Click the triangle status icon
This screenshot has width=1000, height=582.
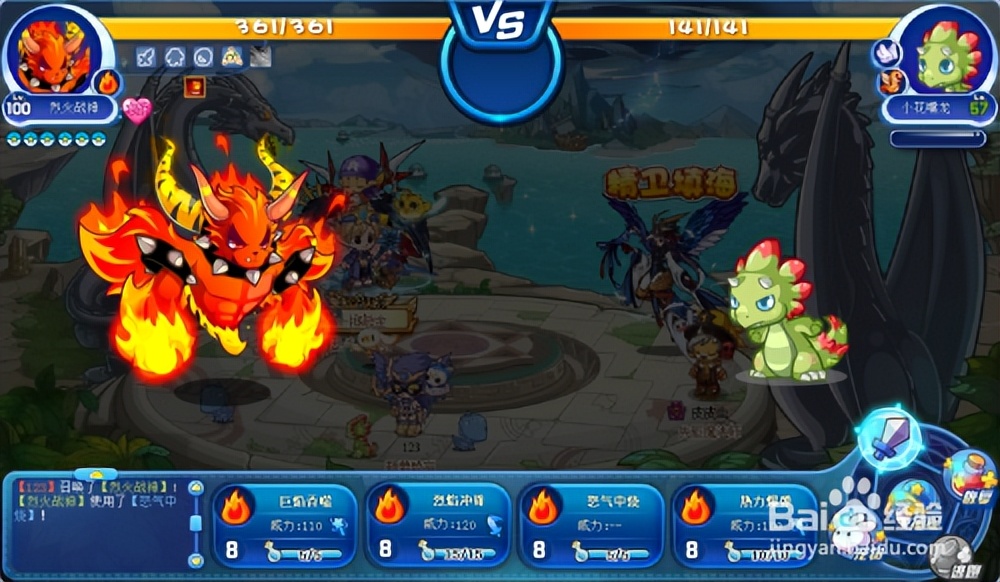coord(232,57)
